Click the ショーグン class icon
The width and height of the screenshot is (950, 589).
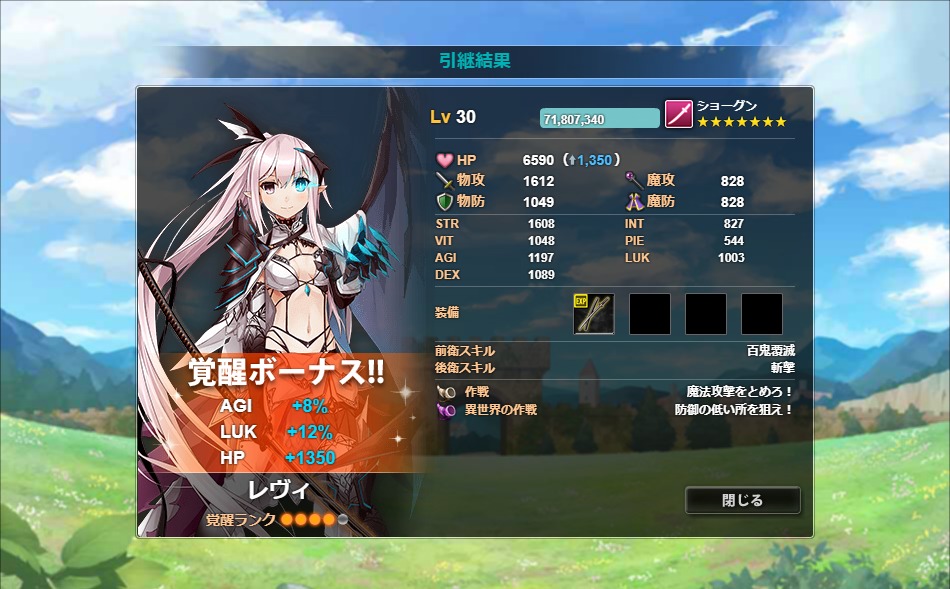click(679, 114)
